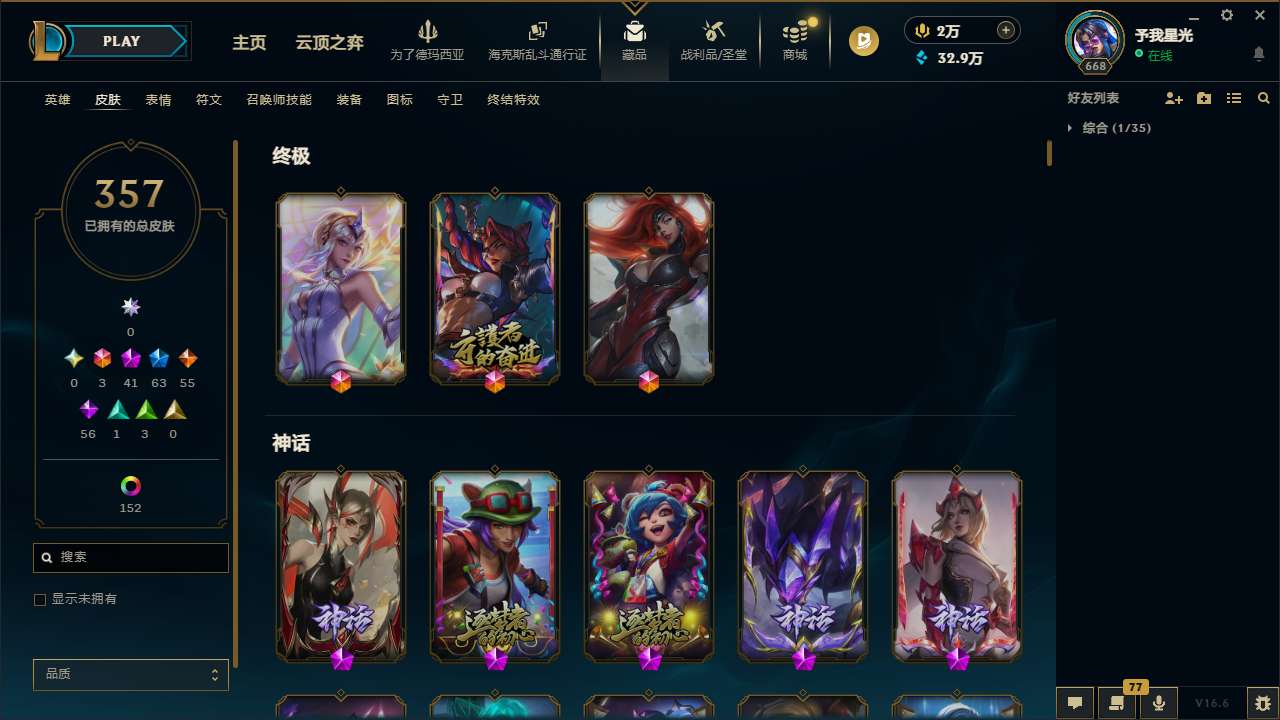
Task: Expand the 综合 (1/35) friend group
Action: coord(1116,128)
